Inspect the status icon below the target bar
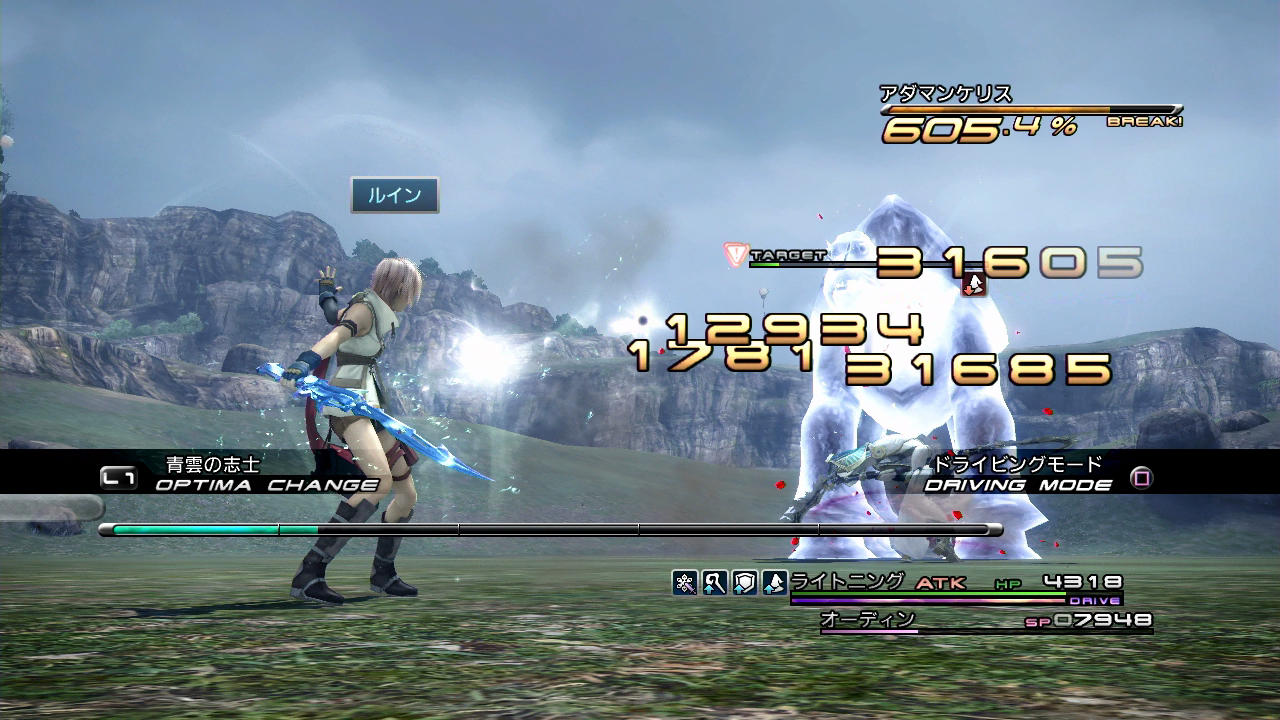The height and width of the screenshot is (720, 1280). coord(974,285)
